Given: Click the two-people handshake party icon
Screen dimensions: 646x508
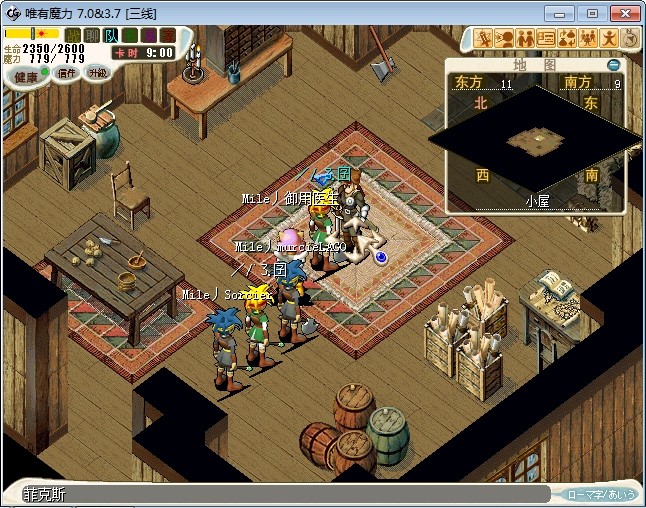Looking at the screenshot, I should (525, 38).
